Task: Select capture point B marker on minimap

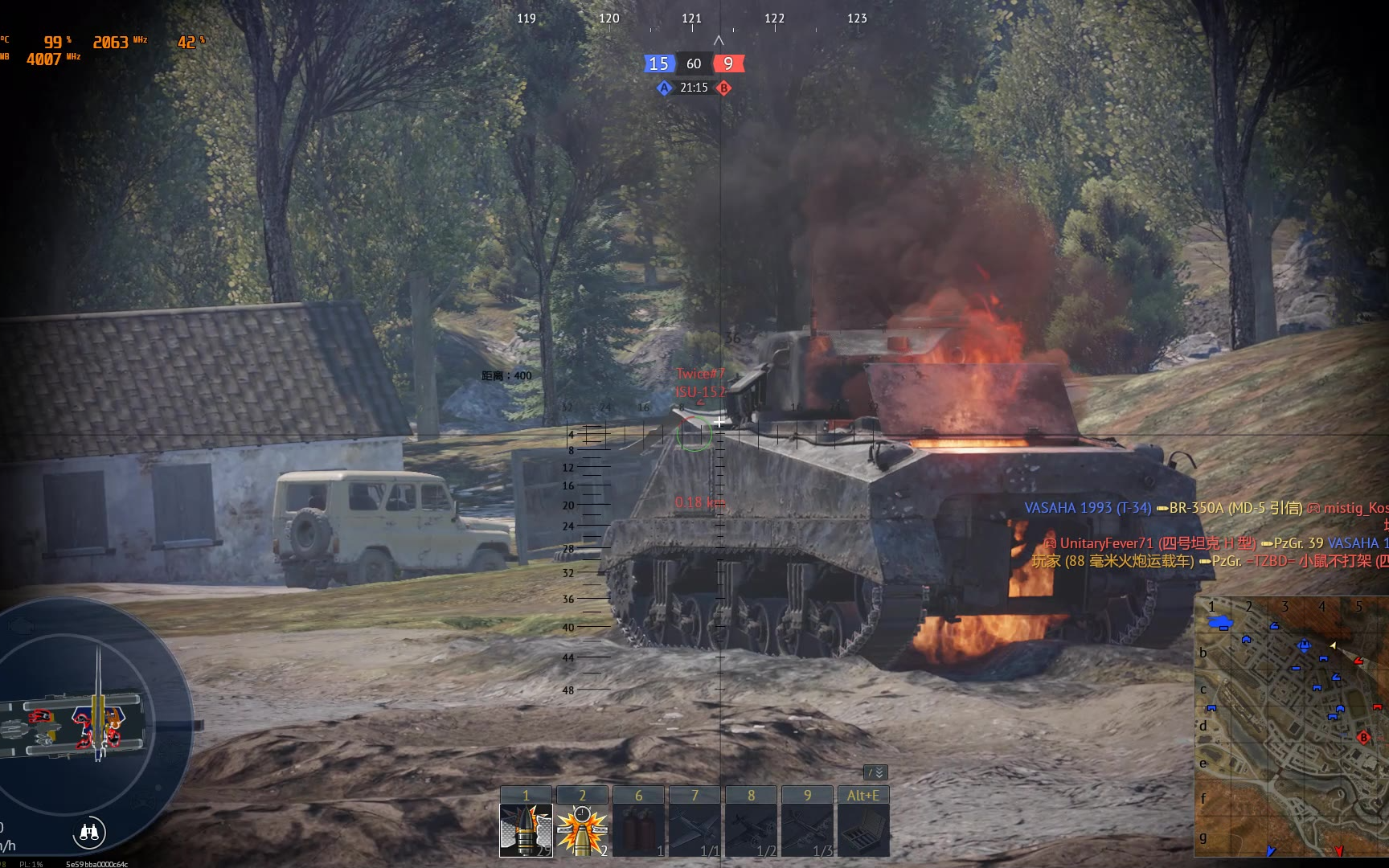Action: [1363, 737]
